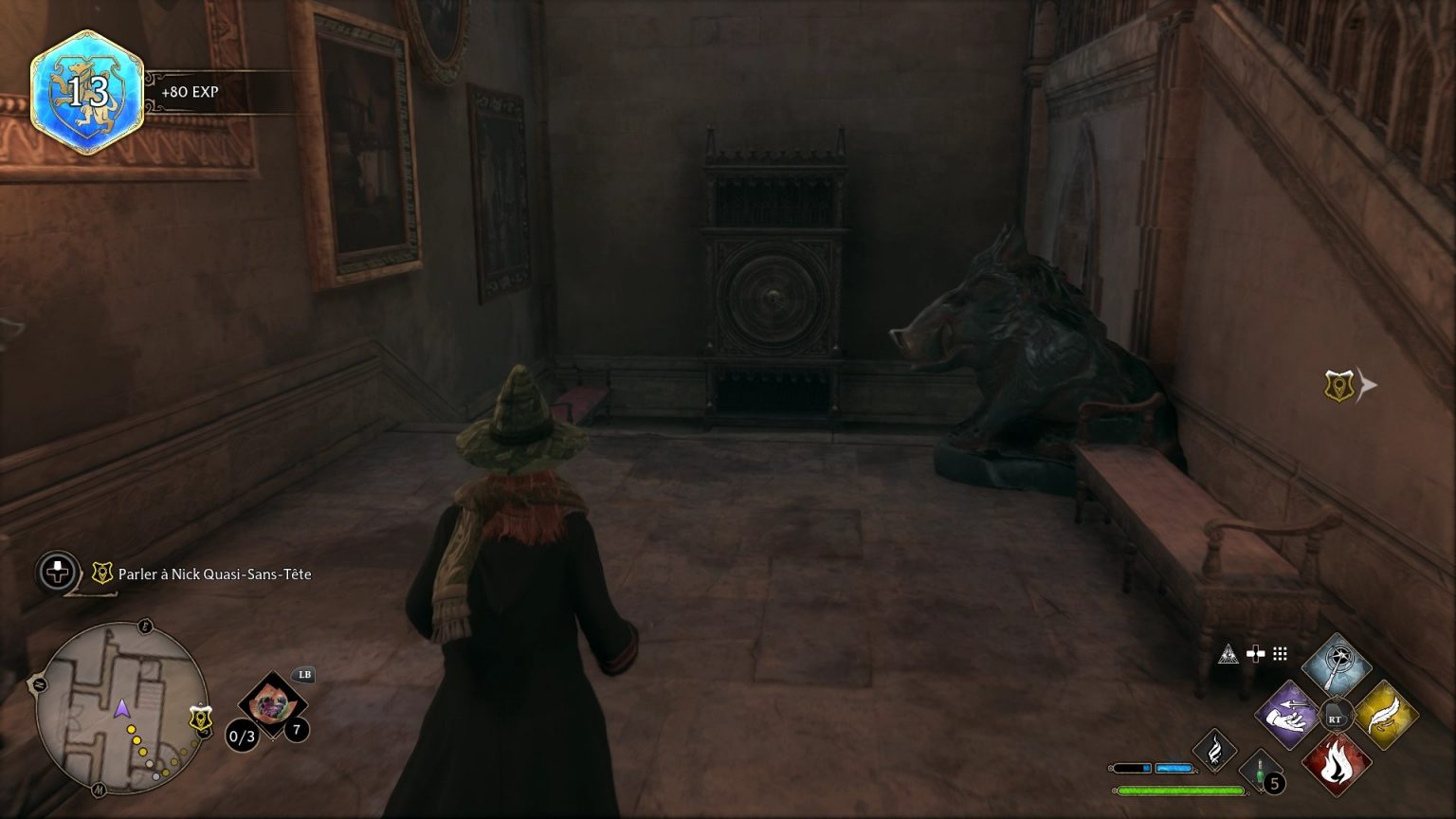Click the green health bar

[x=1181, y=790]
